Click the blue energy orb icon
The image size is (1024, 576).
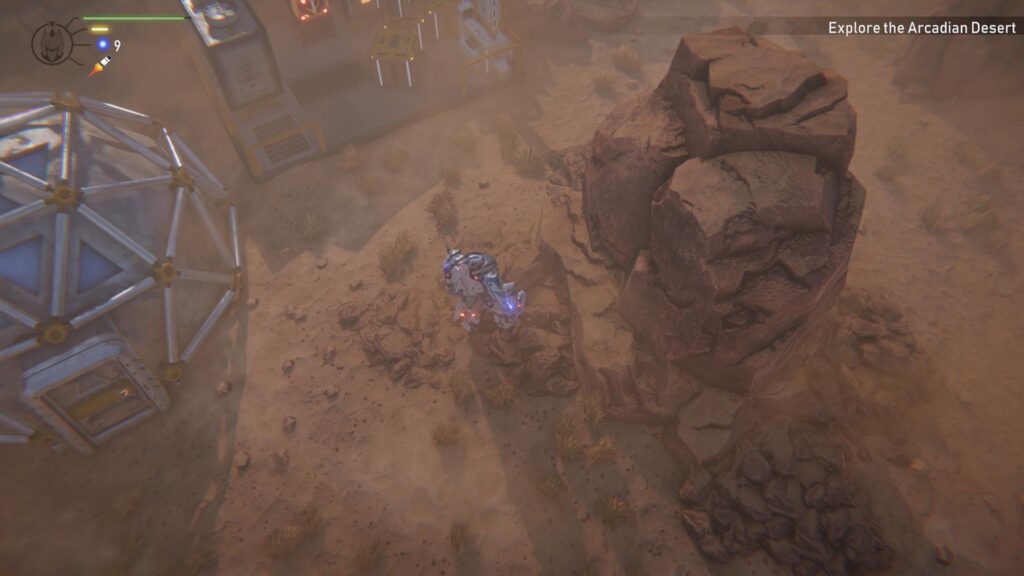coord(101,45)
